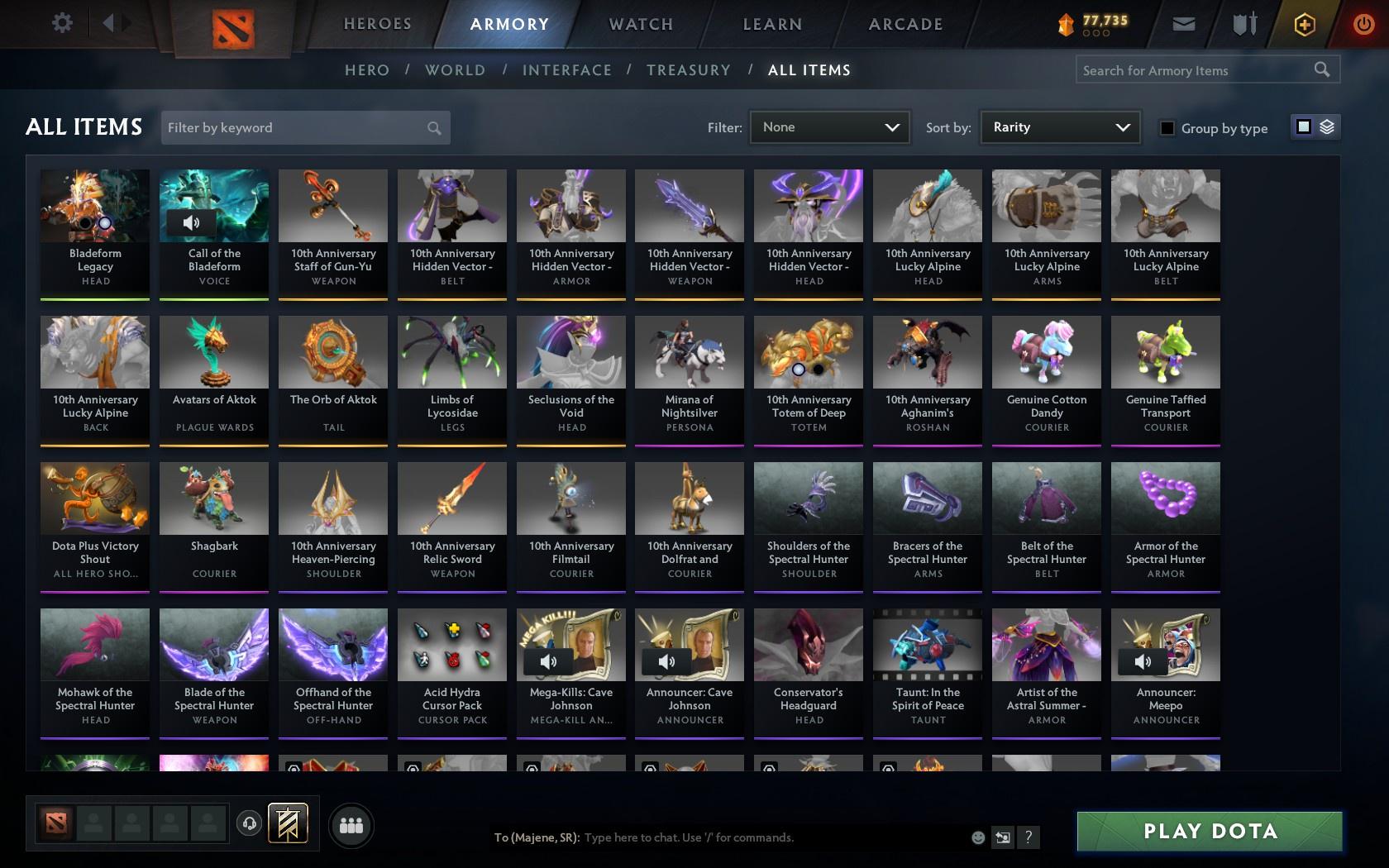
Task: Enable the Group by type checkbox
Action: [x=1167, y=128]
